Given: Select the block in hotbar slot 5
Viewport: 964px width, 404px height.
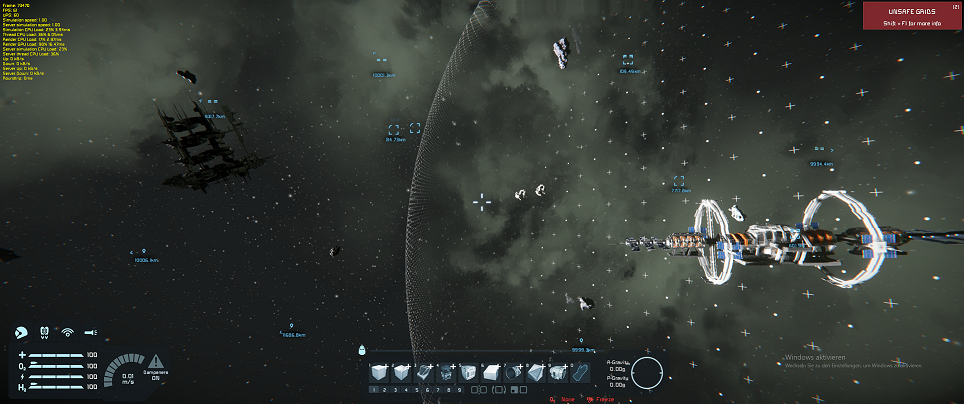Looking at the screenshot, I should [470, 372].
